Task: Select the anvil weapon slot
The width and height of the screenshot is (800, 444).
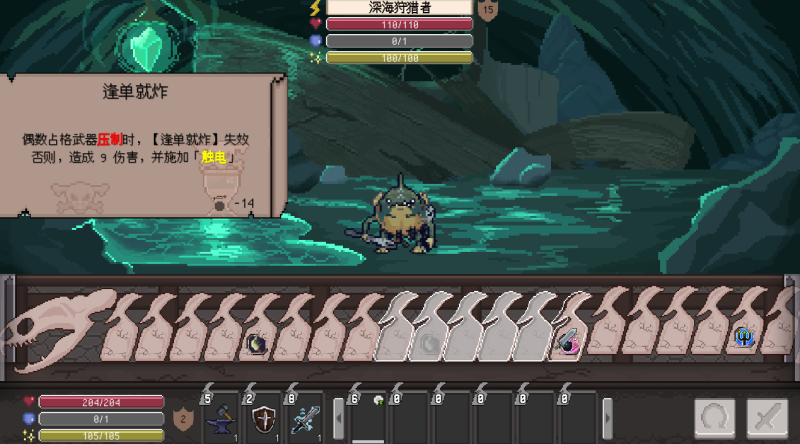Action: [220, 416]
